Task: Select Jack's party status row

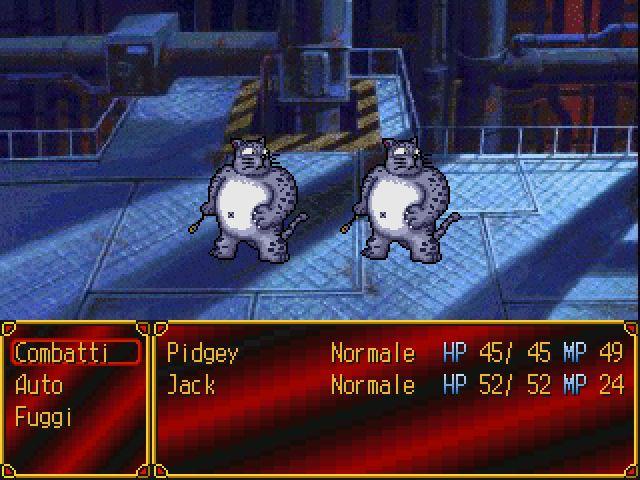Action: (394, 385)
